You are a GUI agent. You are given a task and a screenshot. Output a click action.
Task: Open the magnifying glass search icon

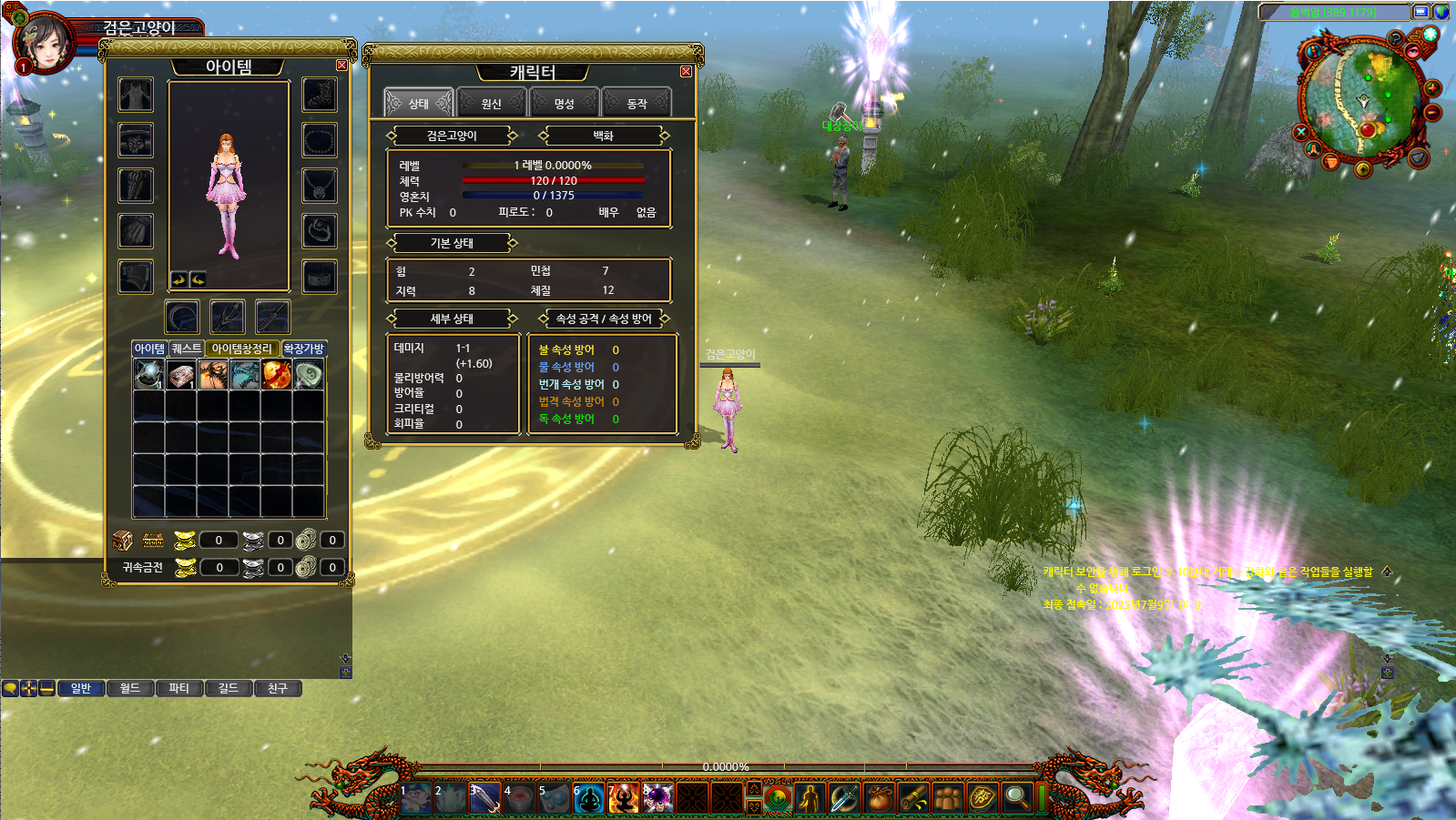(1016, 798)
